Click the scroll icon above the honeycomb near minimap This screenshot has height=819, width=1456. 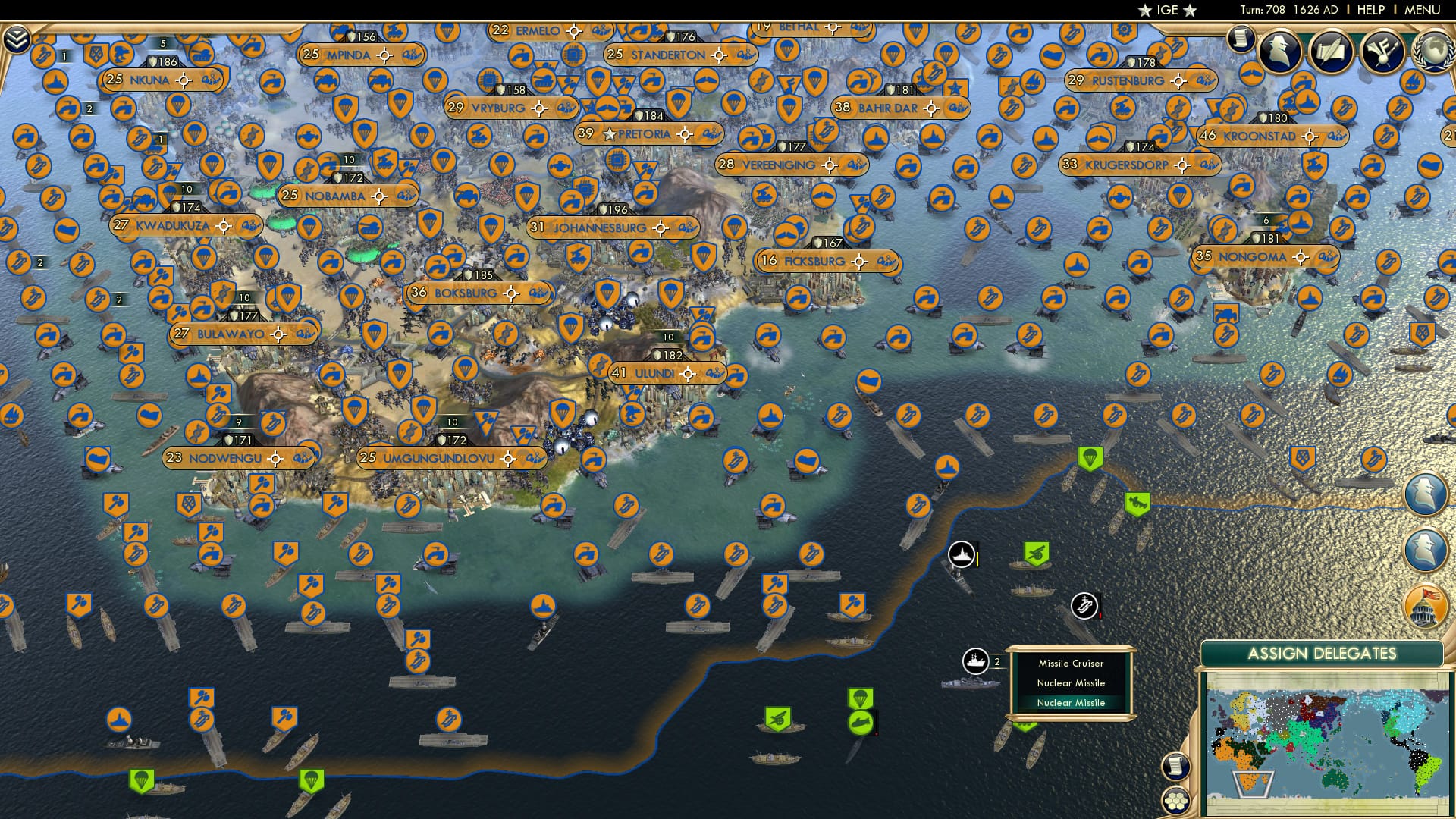[1176, 767]
